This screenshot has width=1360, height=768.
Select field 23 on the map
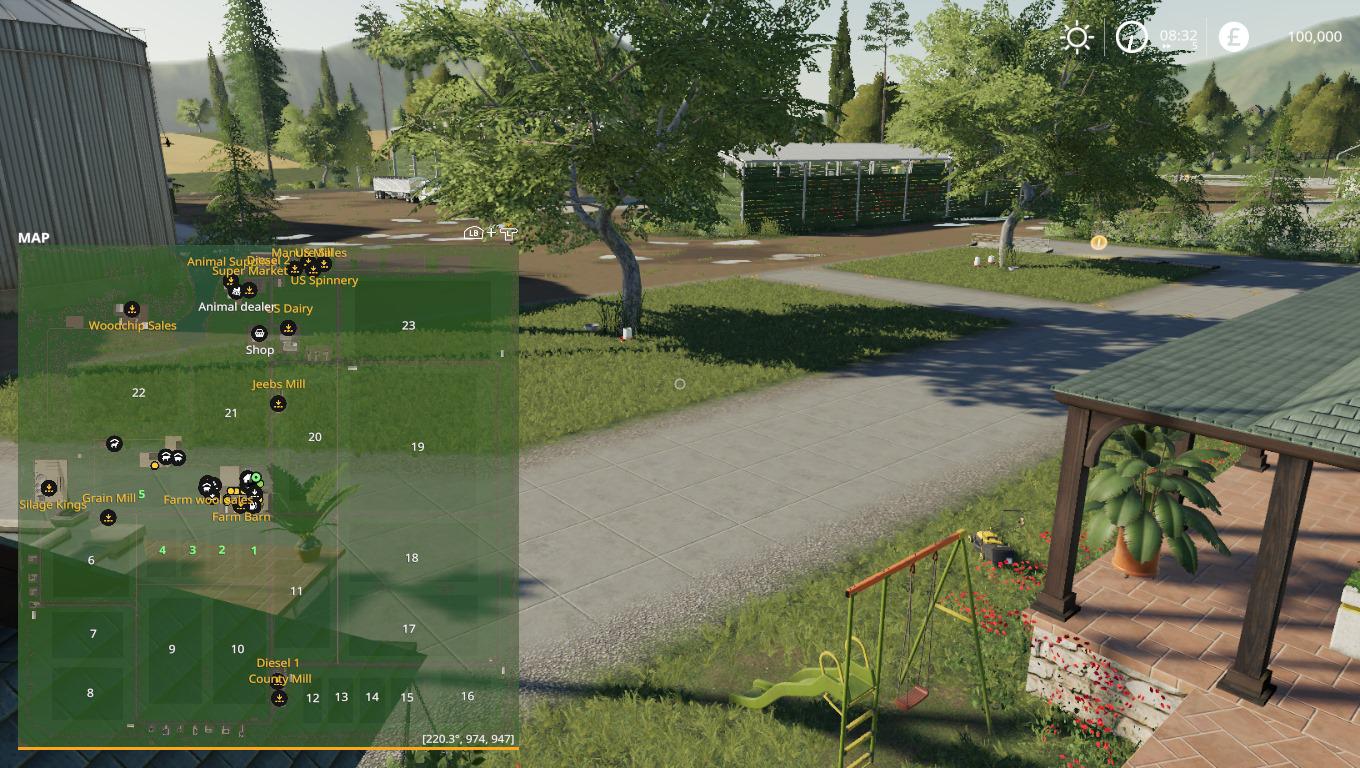tap(408, 325)
